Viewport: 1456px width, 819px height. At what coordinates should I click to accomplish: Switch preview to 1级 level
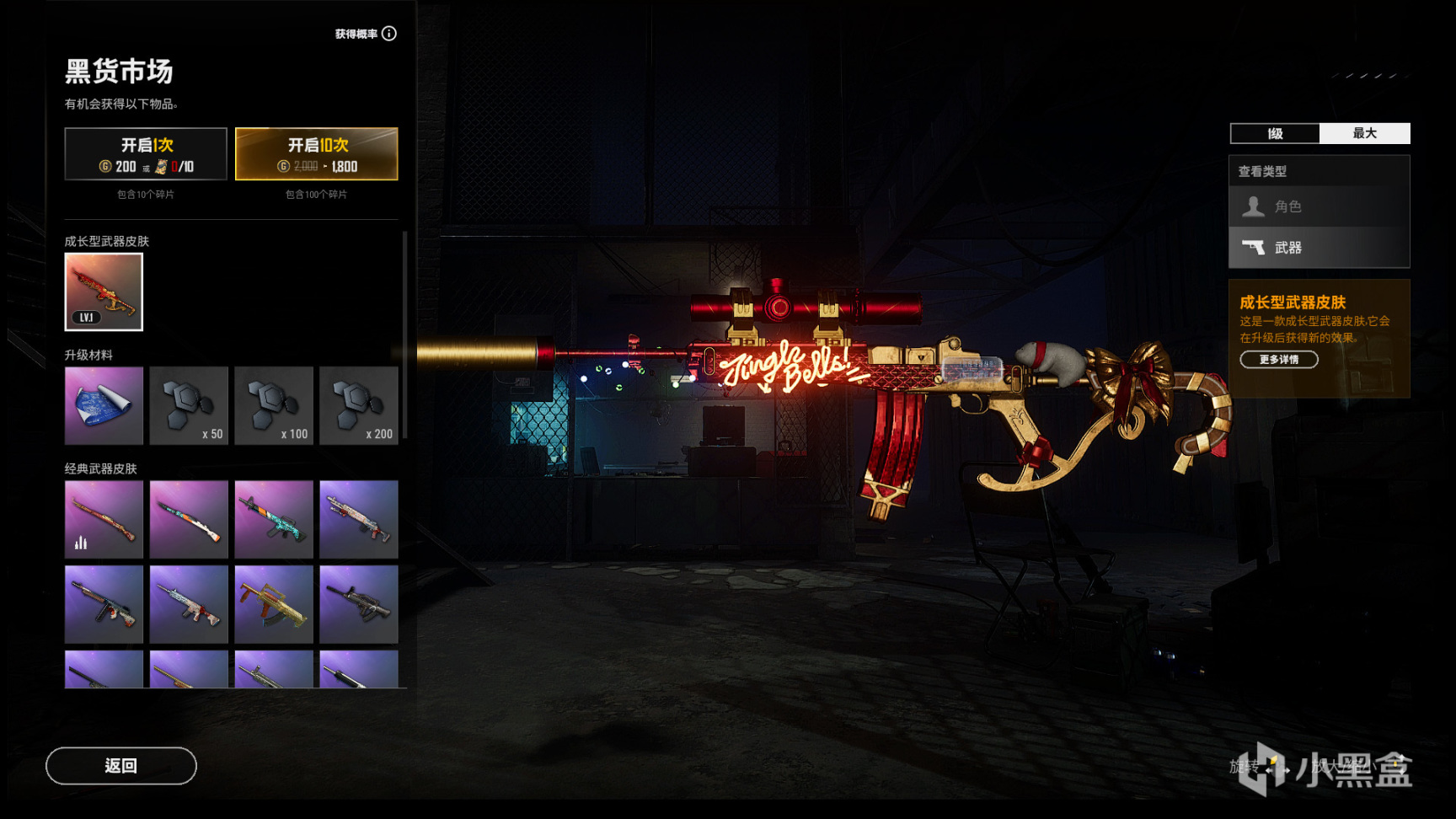1275,133
